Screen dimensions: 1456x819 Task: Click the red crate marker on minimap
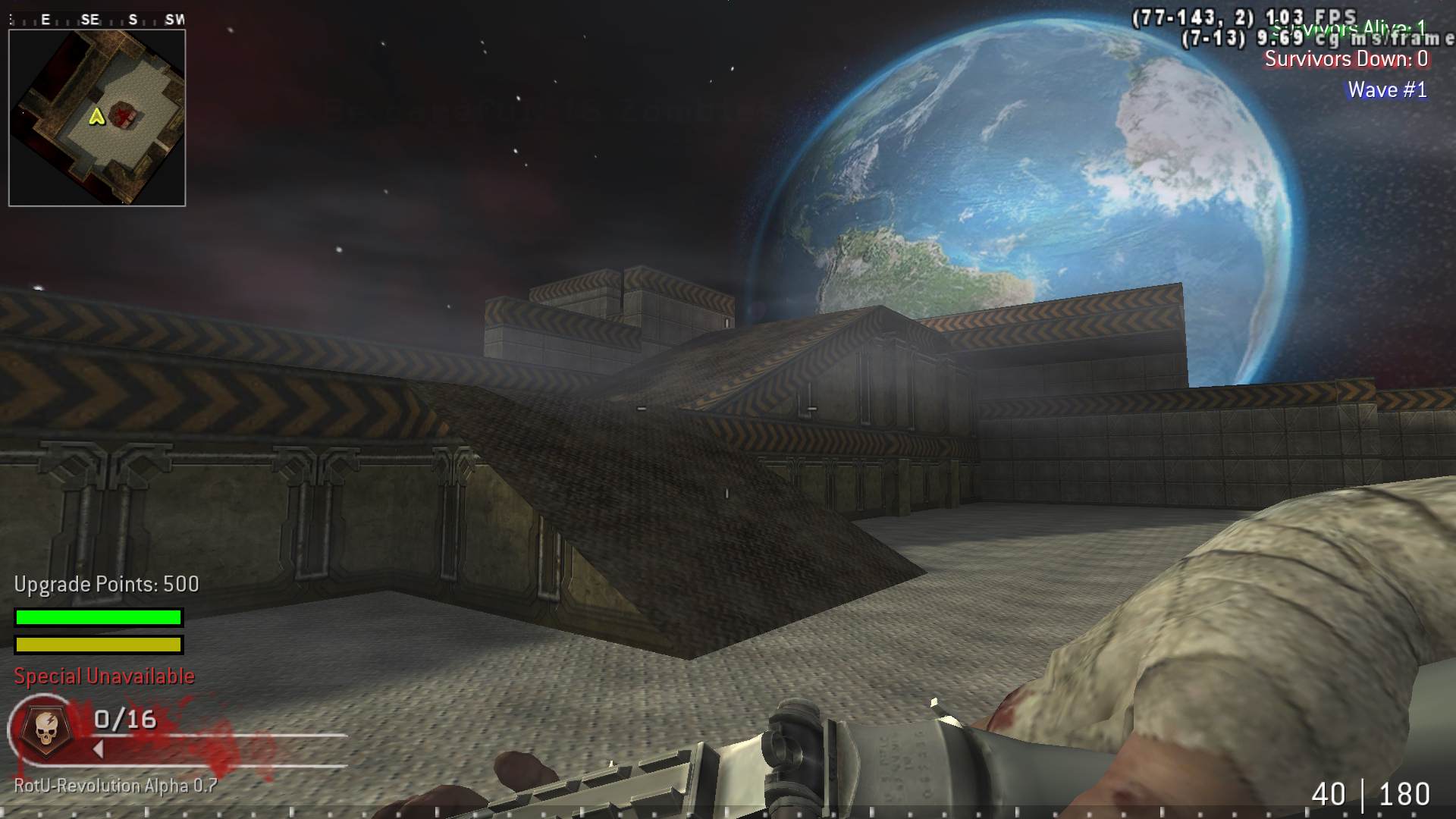tap(124, 116)
